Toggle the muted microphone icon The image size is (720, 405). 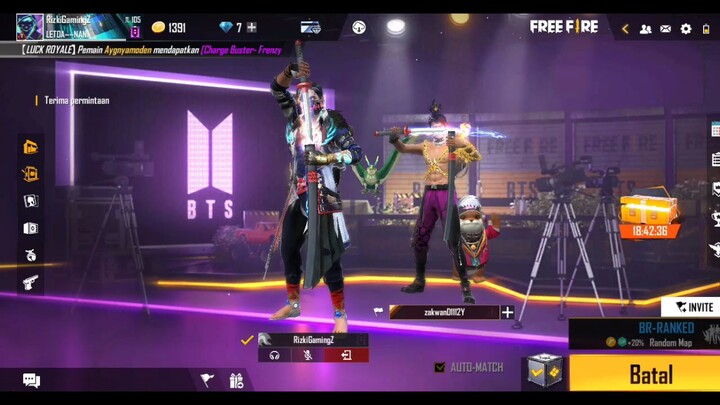pos(309,355)
